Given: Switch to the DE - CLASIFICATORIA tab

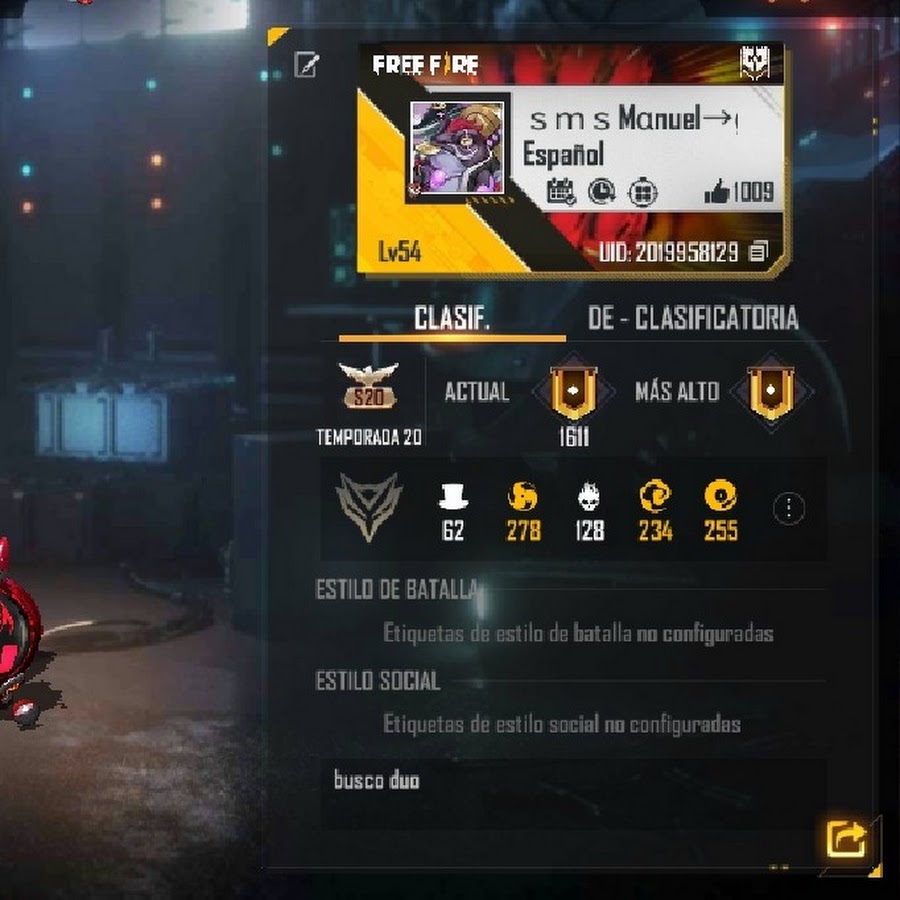Looking at the screenshot, I should 693,319.
